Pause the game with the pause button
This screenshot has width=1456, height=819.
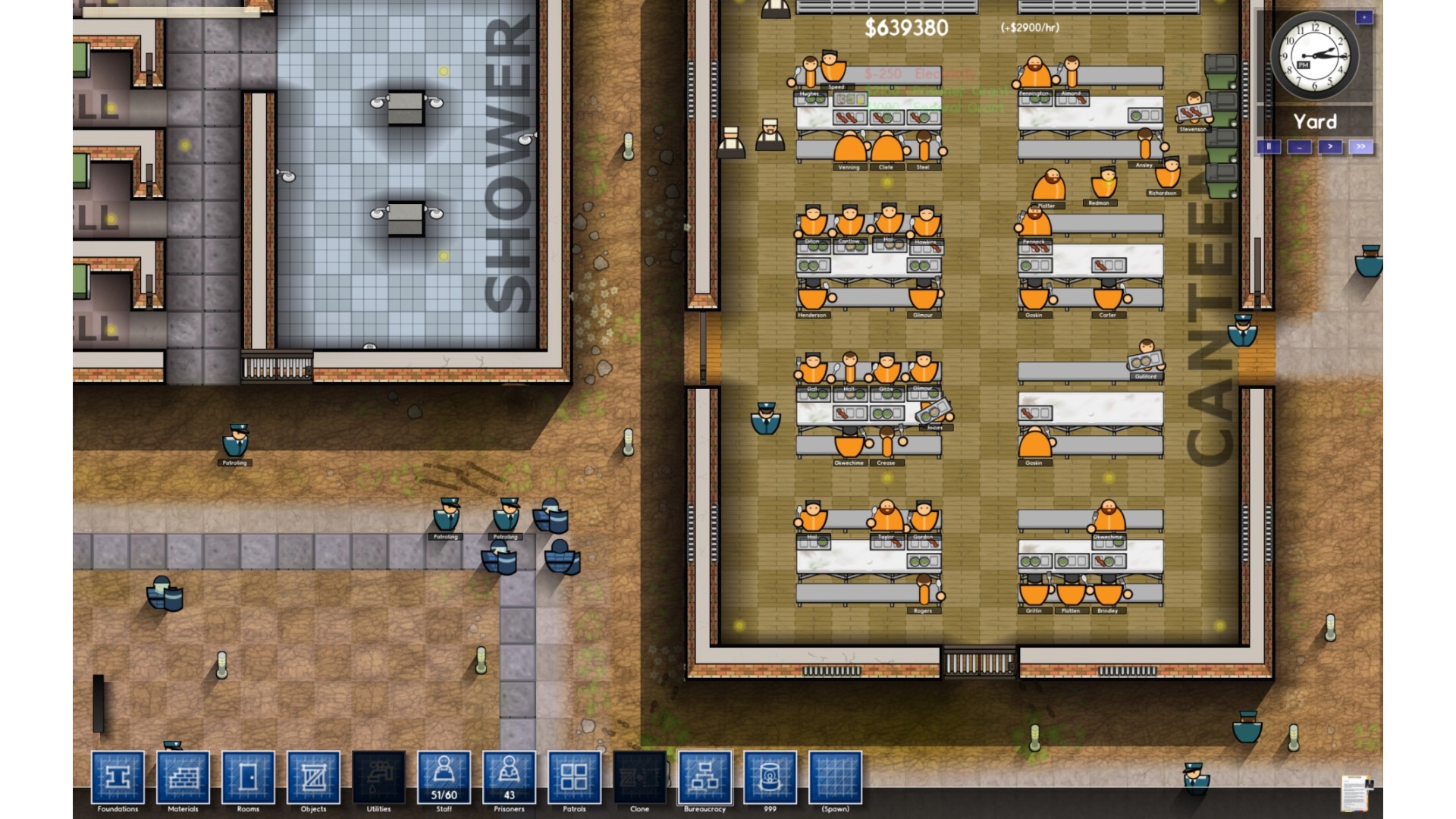click(1269, 146)
